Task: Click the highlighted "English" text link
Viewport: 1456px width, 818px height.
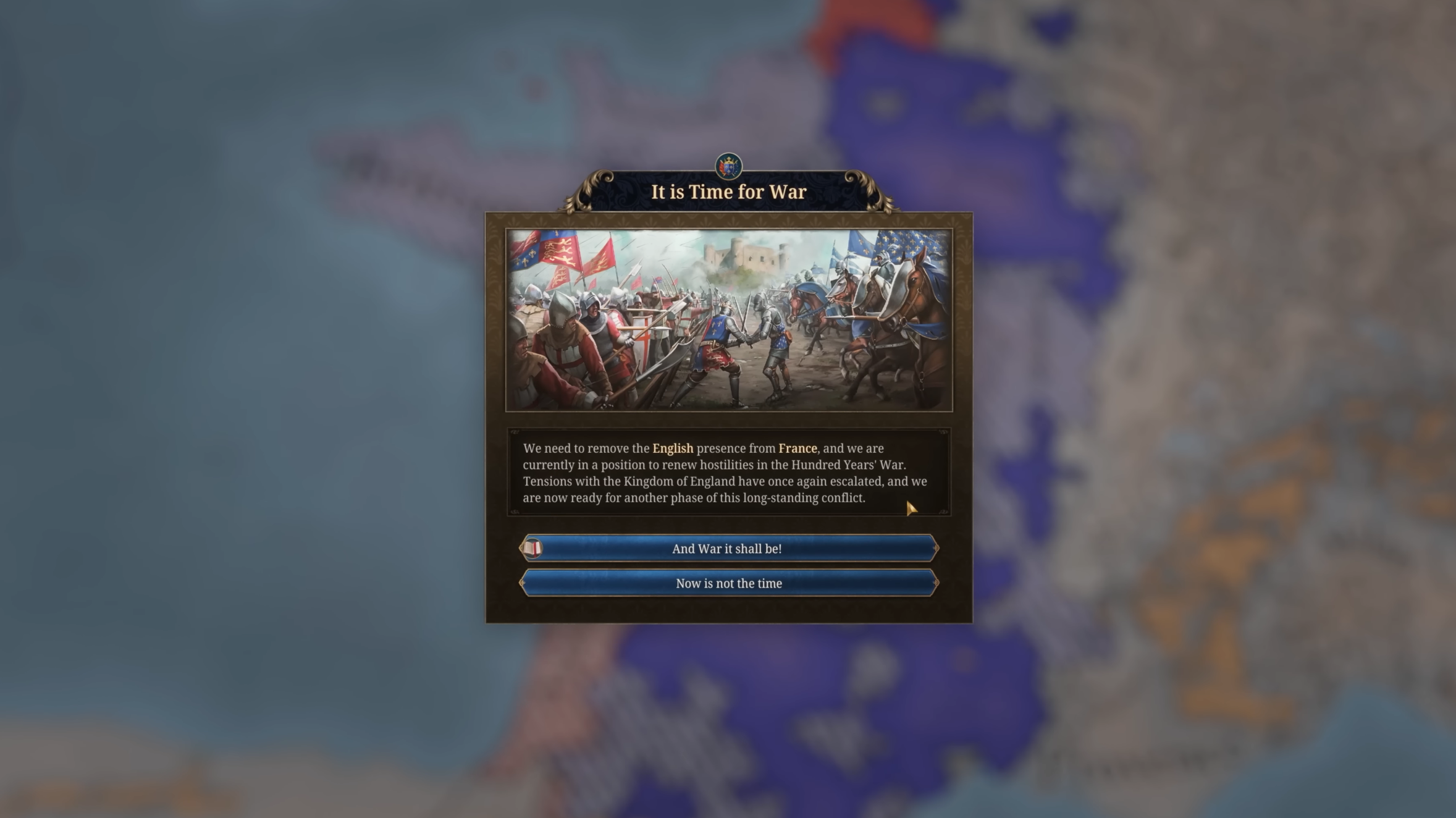Action: point(674,449)
